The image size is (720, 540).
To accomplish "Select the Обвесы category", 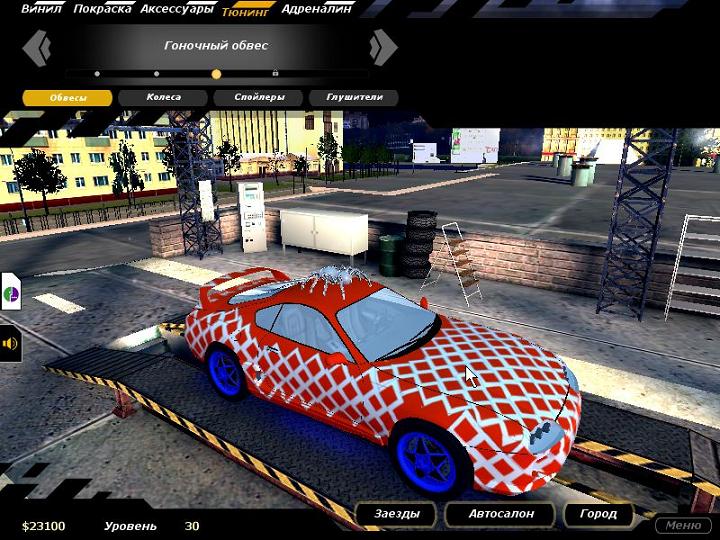I will pos(67,98).
